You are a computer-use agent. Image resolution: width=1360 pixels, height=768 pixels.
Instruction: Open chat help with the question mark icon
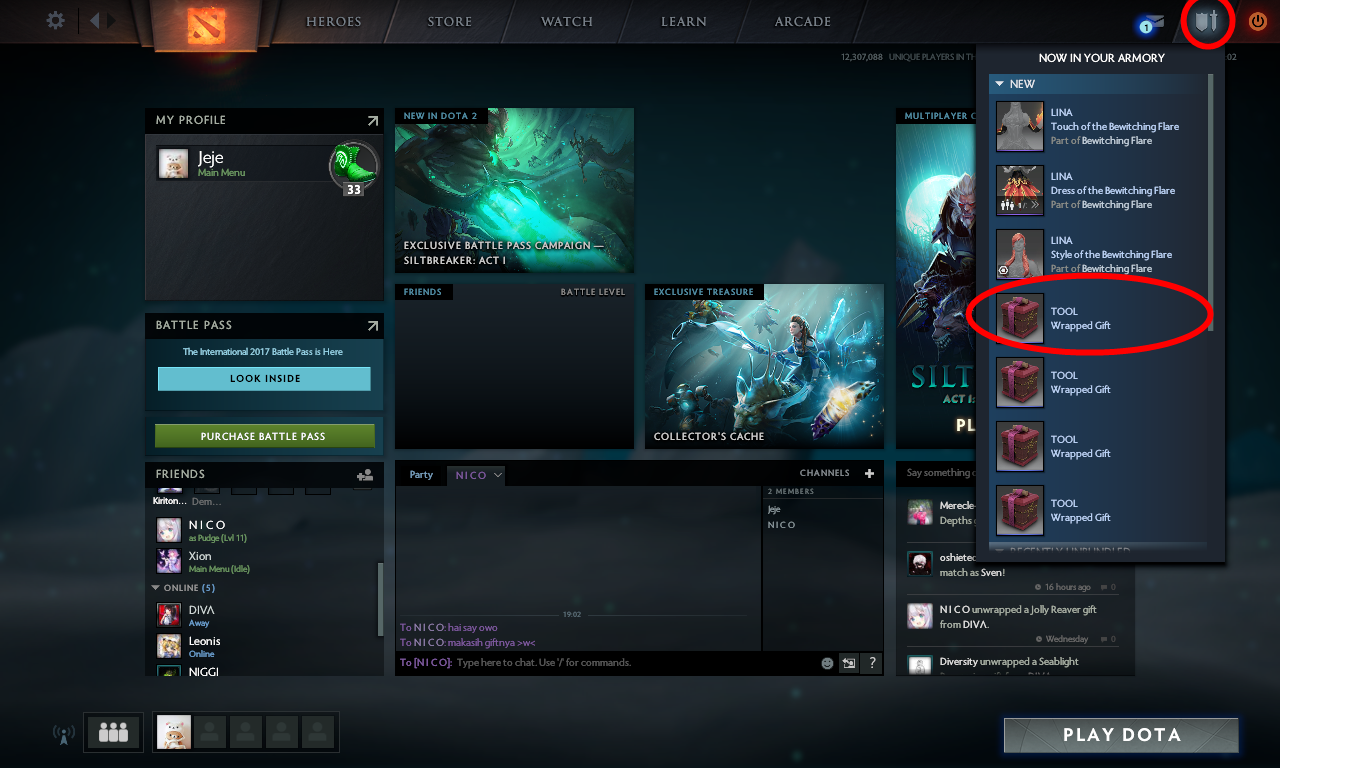[x=872, y=663]
